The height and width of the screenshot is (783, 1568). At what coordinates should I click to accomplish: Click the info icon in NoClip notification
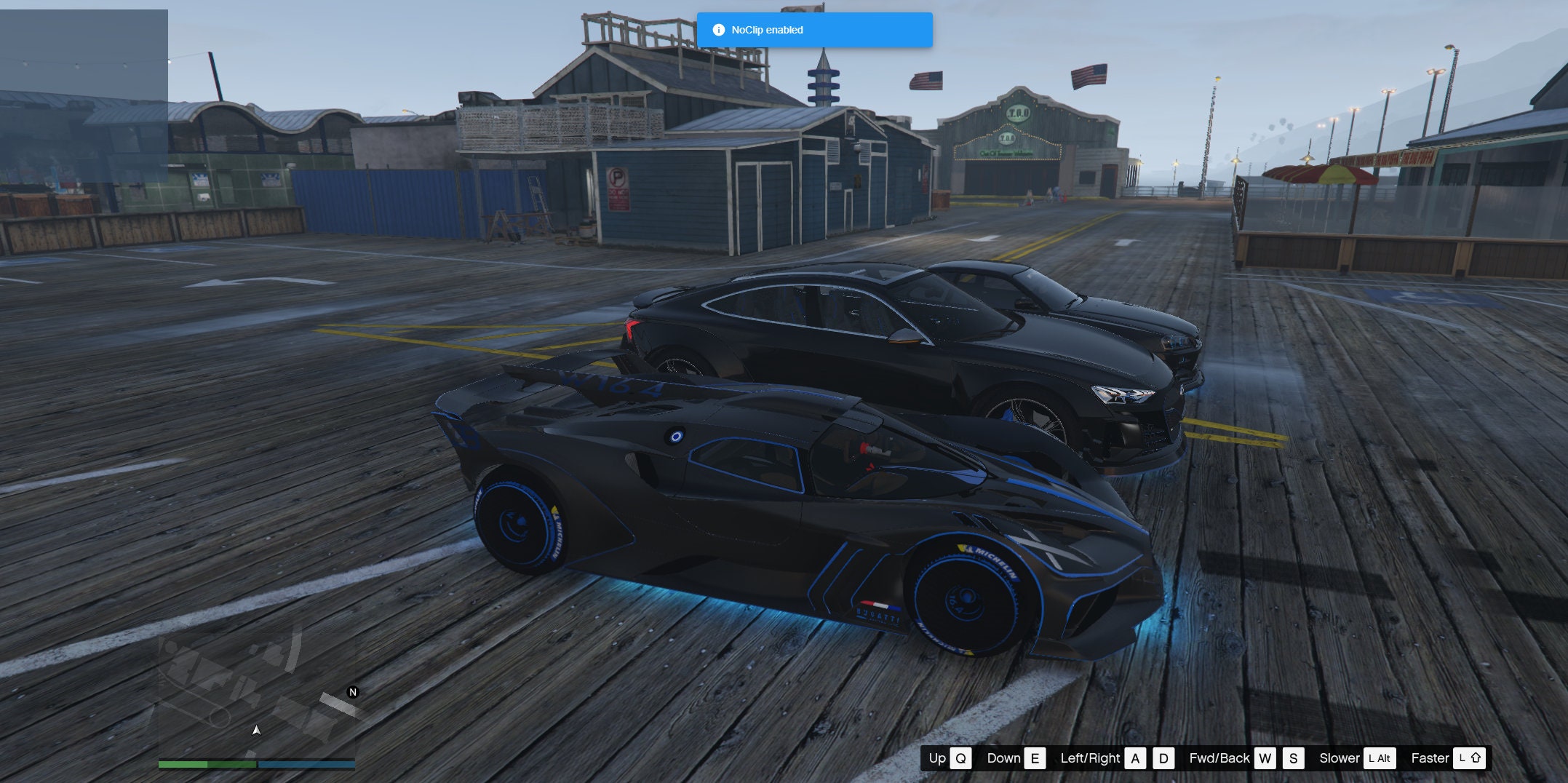click(717, 30)
